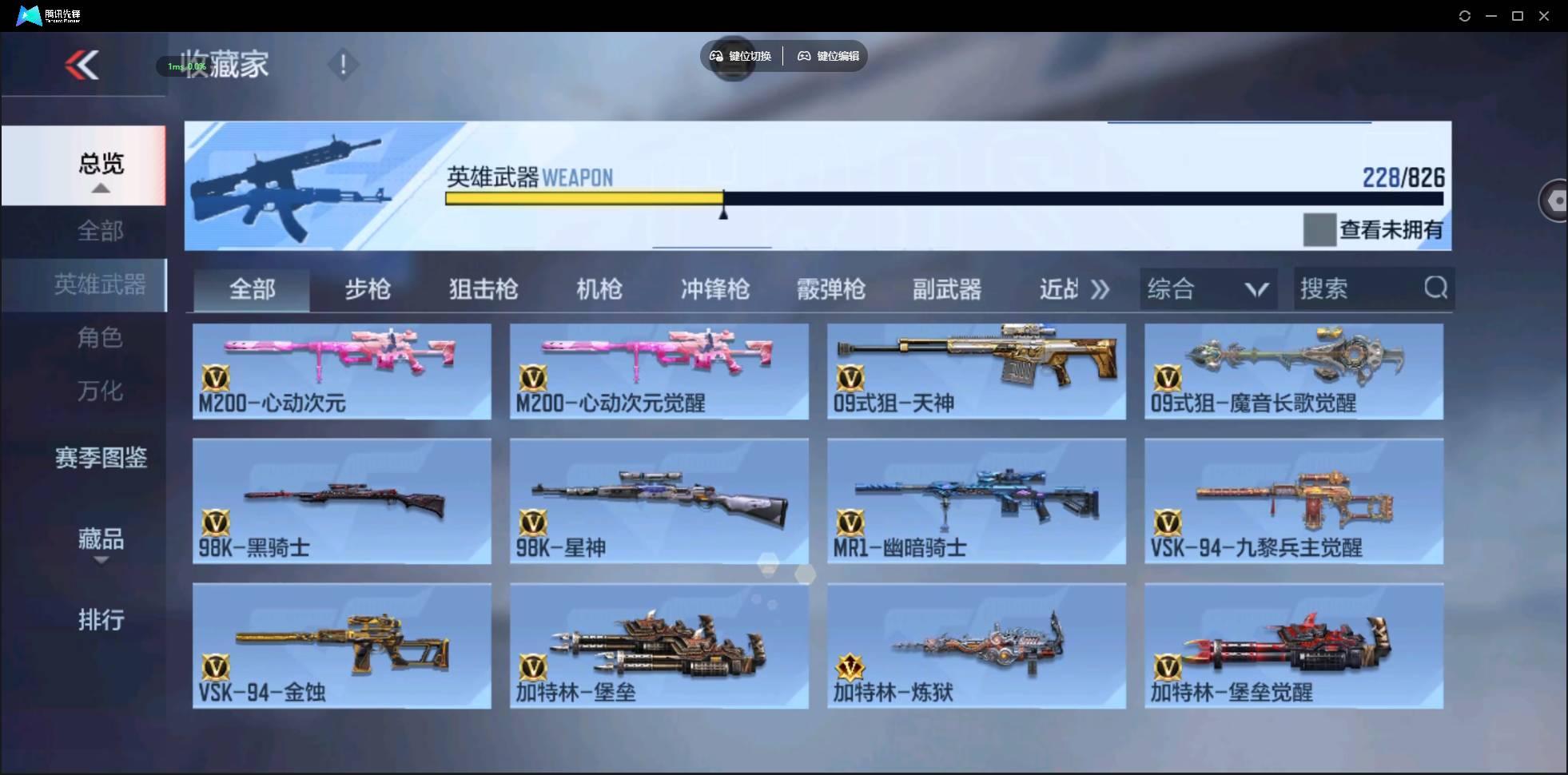The height and width of the screenshot is (775, 1568).
Task: Click the Tencent 先锋 logo top-left
Action: (x=29, y=14)
